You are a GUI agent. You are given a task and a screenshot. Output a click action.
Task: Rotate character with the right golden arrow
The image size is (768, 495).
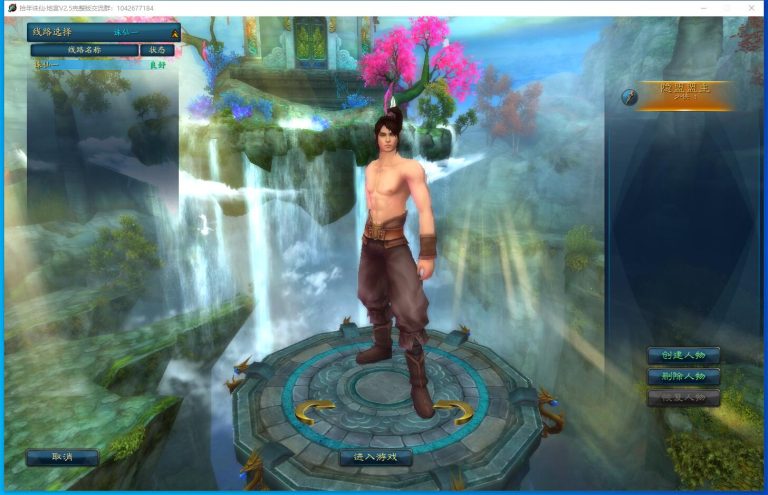[453, 410]
